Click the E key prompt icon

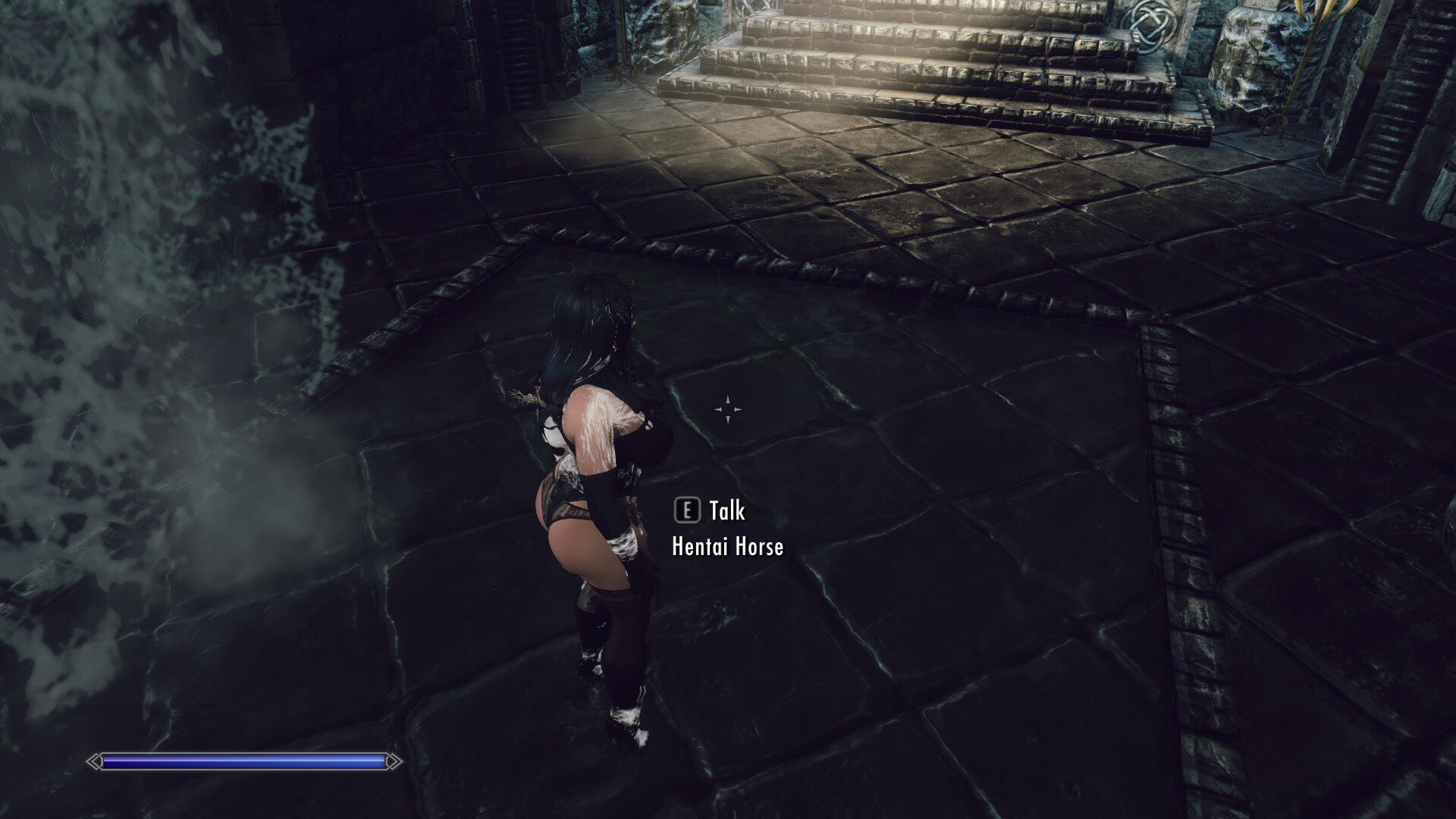[x=689, y=512]
